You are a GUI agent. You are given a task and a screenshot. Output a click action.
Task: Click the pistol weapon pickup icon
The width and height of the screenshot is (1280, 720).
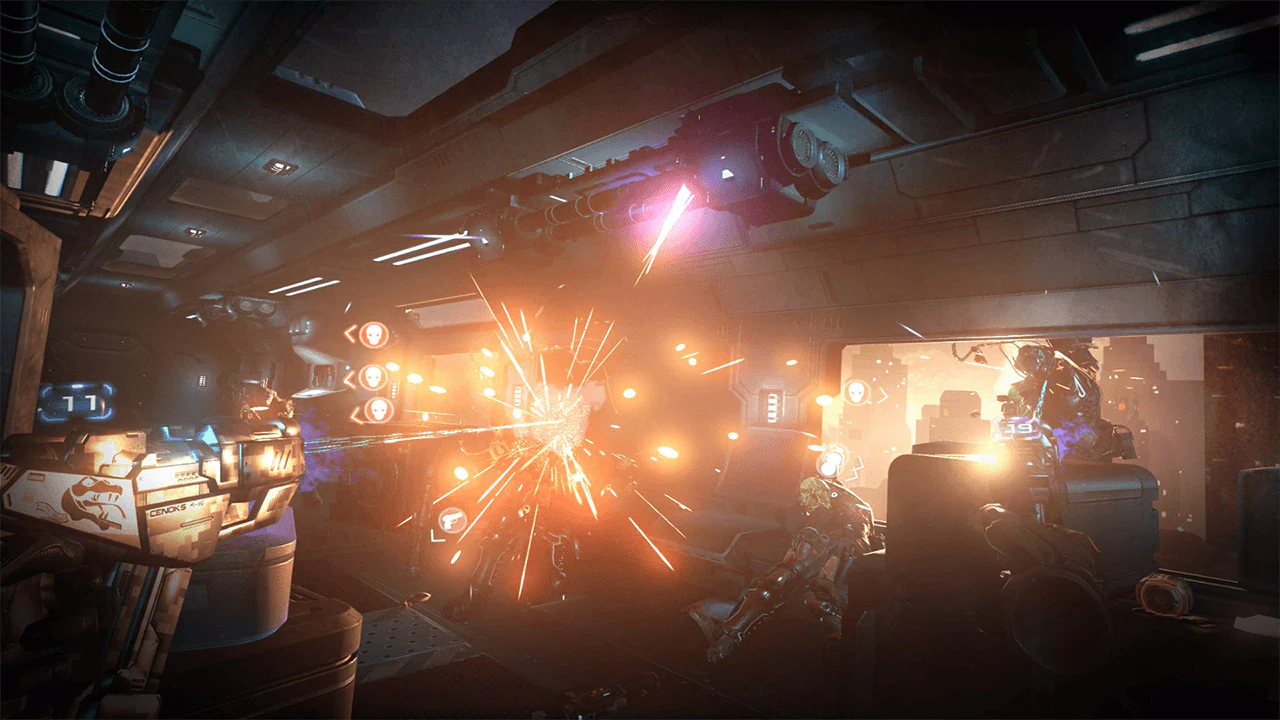coord(453,518)
